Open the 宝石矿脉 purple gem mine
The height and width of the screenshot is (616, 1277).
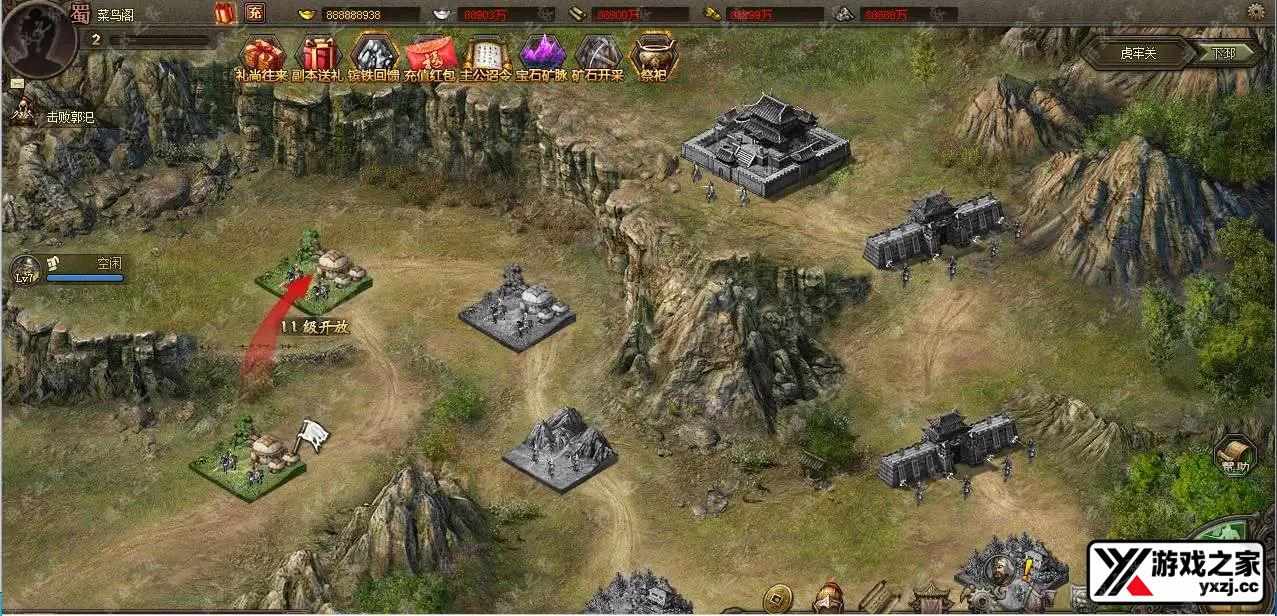[x=542, y=55]
